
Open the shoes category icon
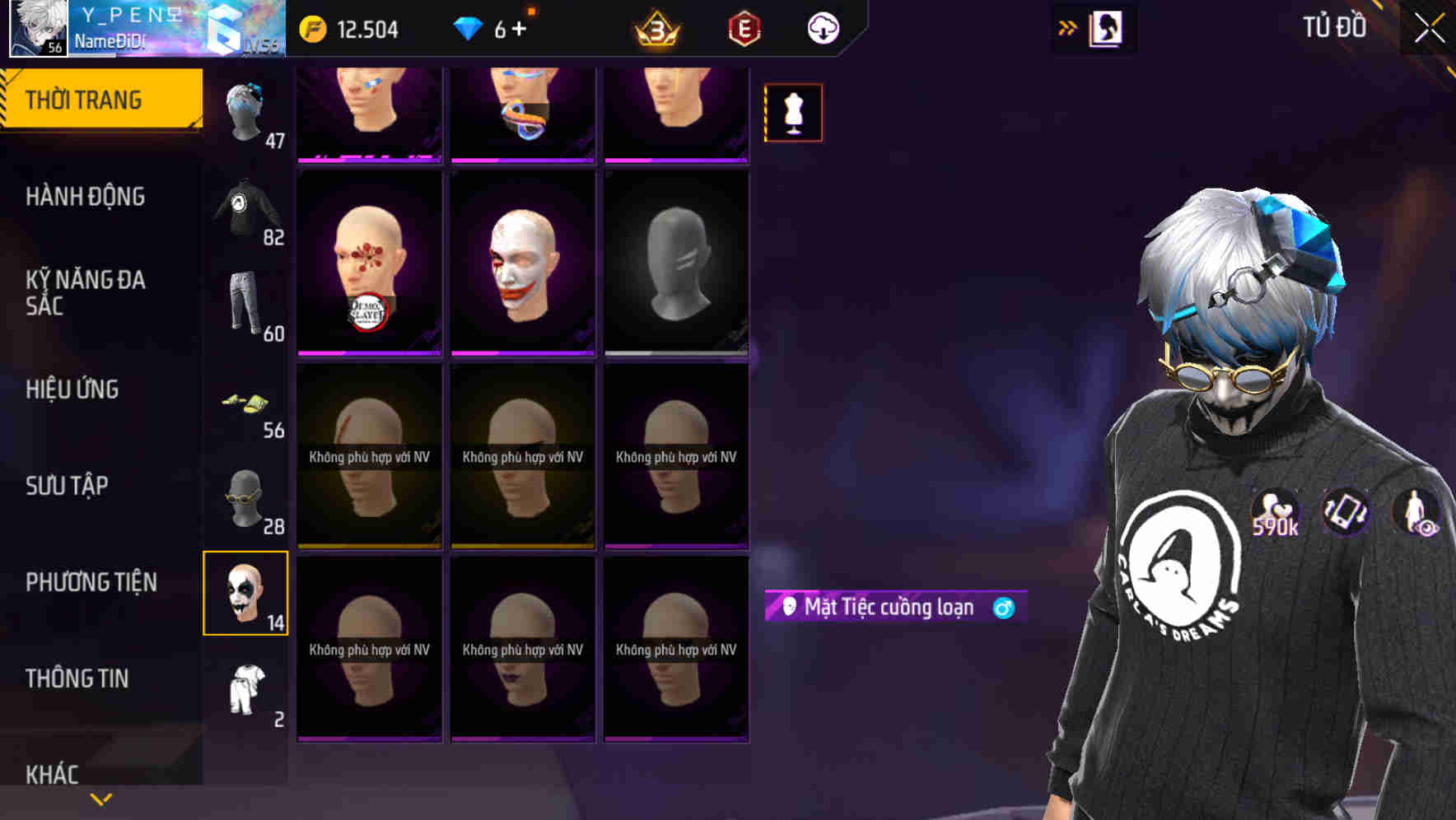tap(245, 403)
